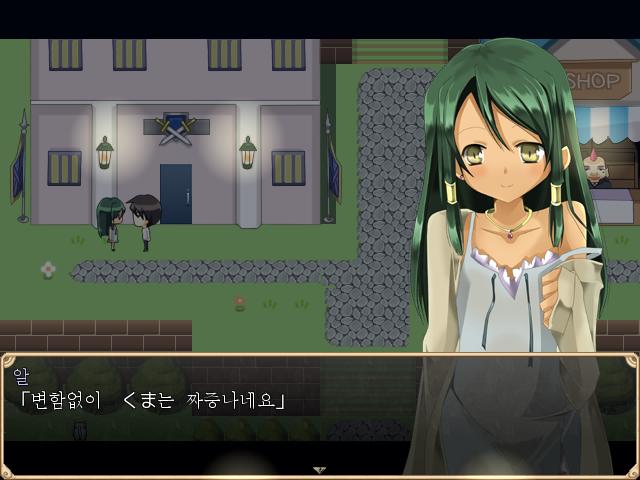The width and height of the screenshot is (640, 480).
Task: Click the dialogue continue arrow indicator
Action: [319, 468]
